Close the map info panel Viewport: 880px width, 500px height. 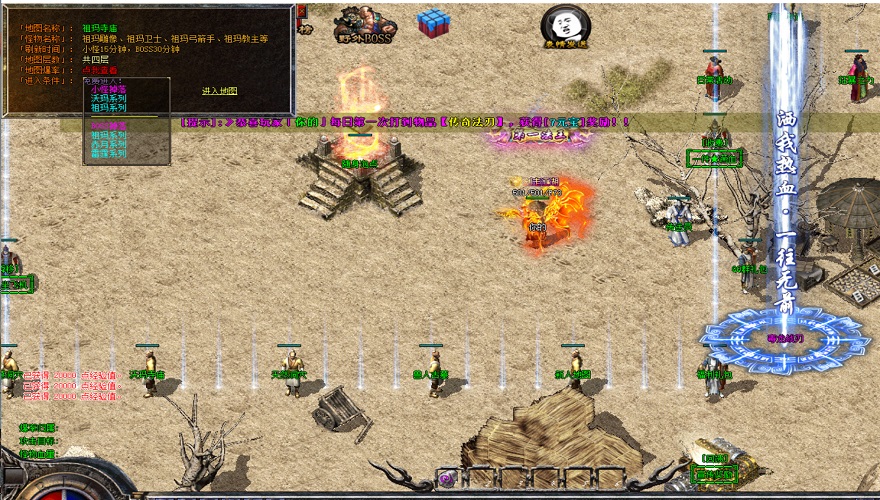[301, 11]
